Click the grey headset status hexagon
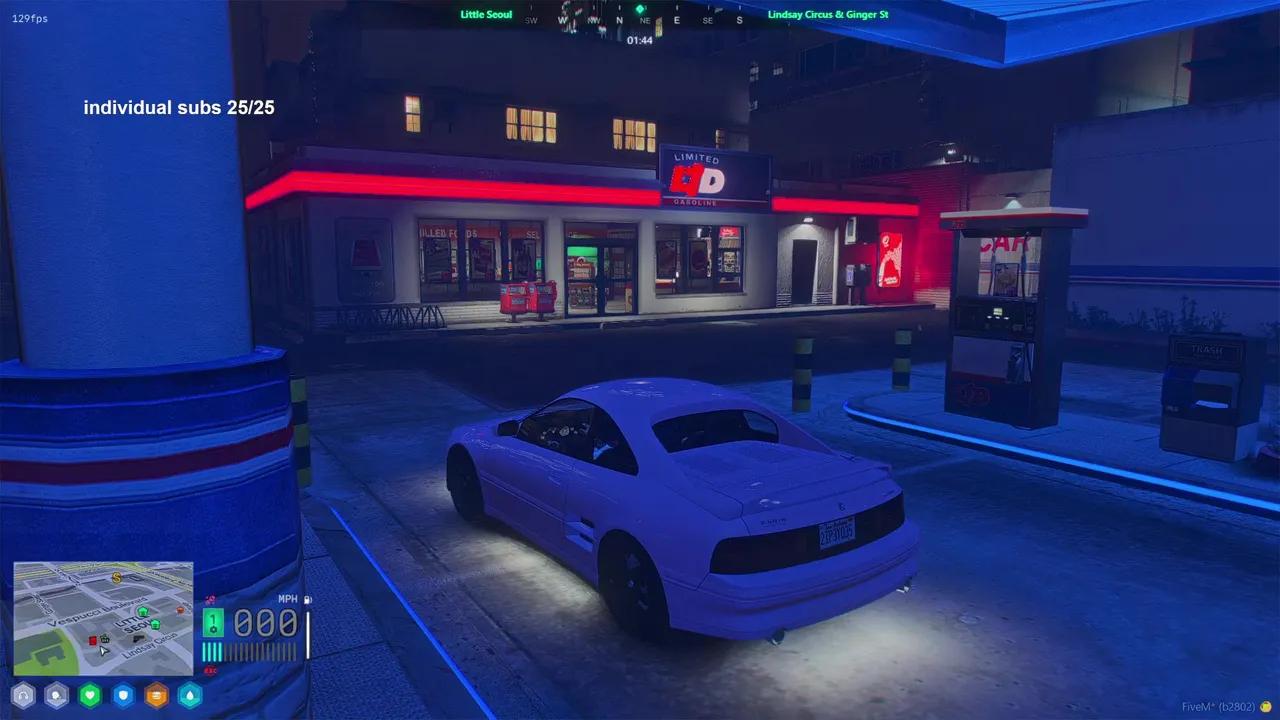Image resolution: width=1280 pixels, height=720 pixels. pos(23,695)
